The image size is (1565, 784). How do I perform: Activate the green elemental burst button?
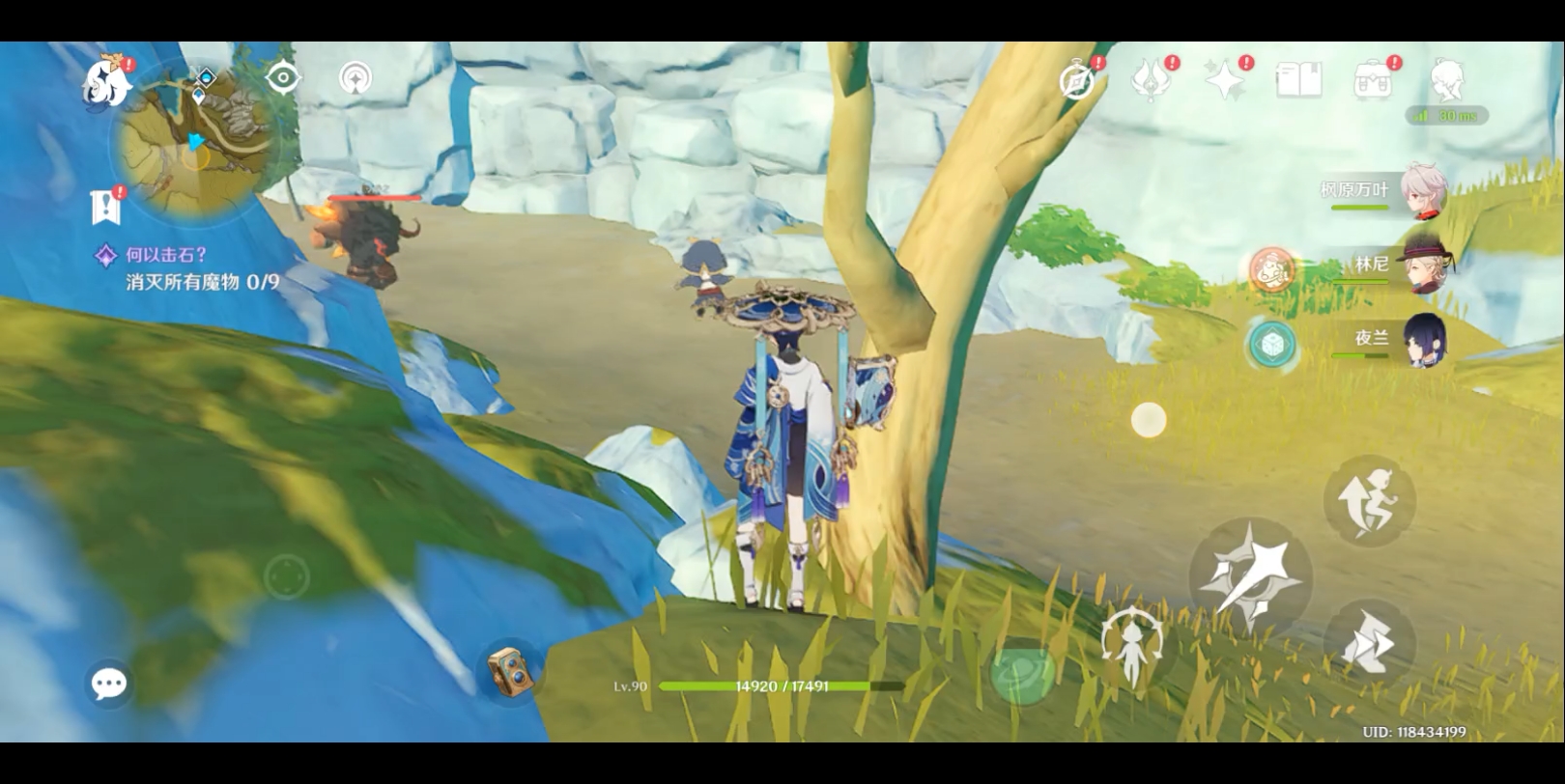1023,670
